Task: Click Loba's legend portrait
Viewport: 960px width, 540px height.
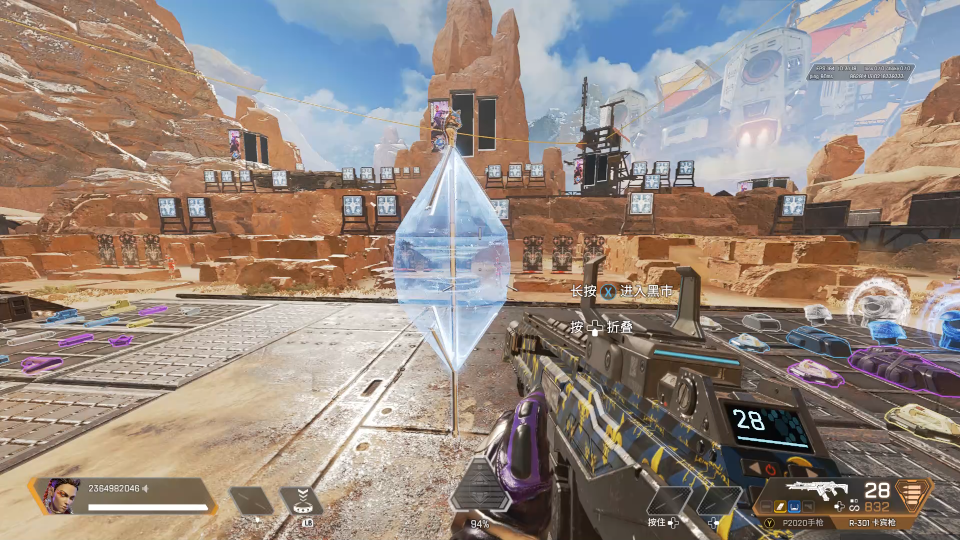Action: click(61, 495)
